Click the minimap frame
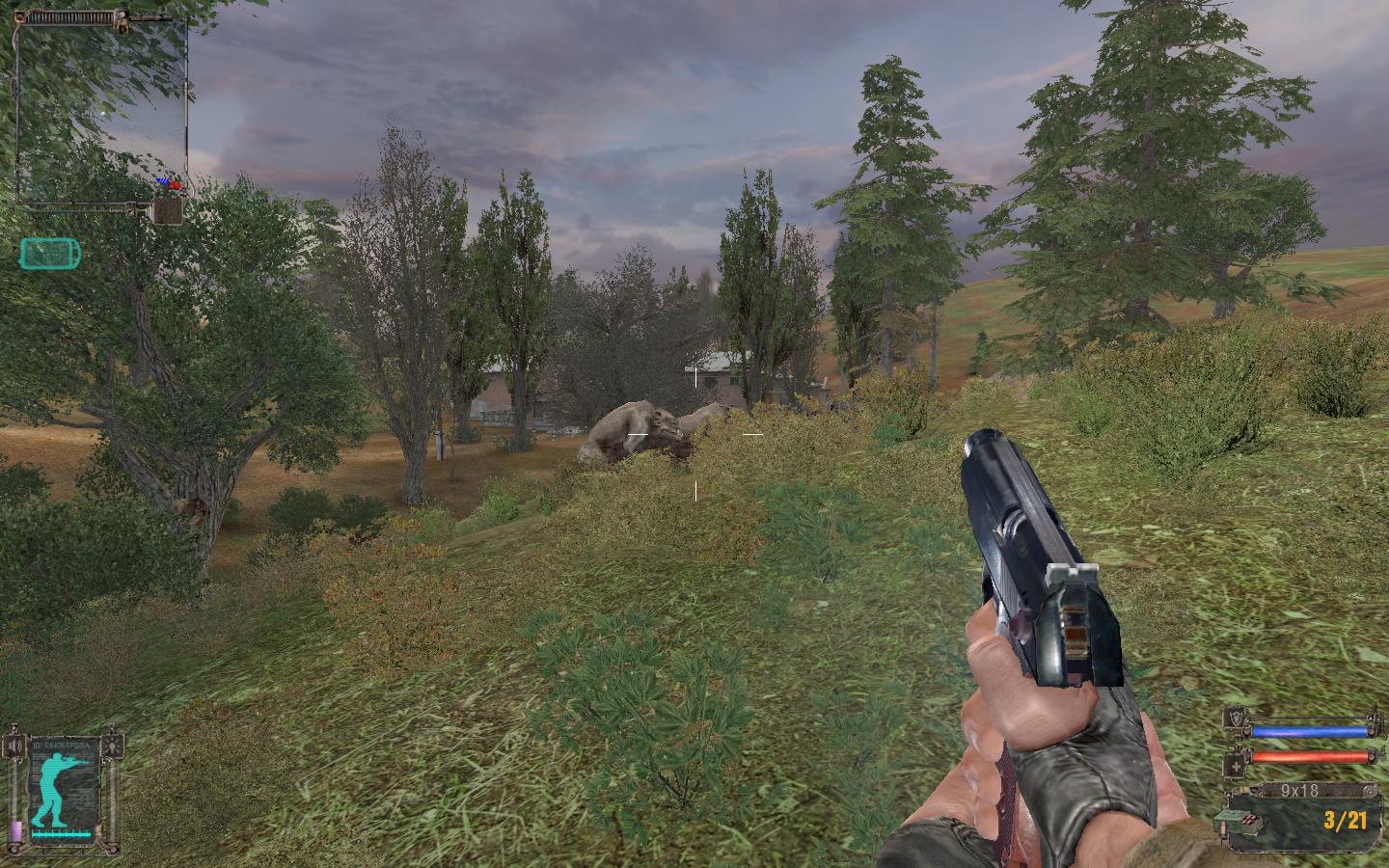Screen dimensions: 1389x868 pyautogui.click(x=100, y=108)
